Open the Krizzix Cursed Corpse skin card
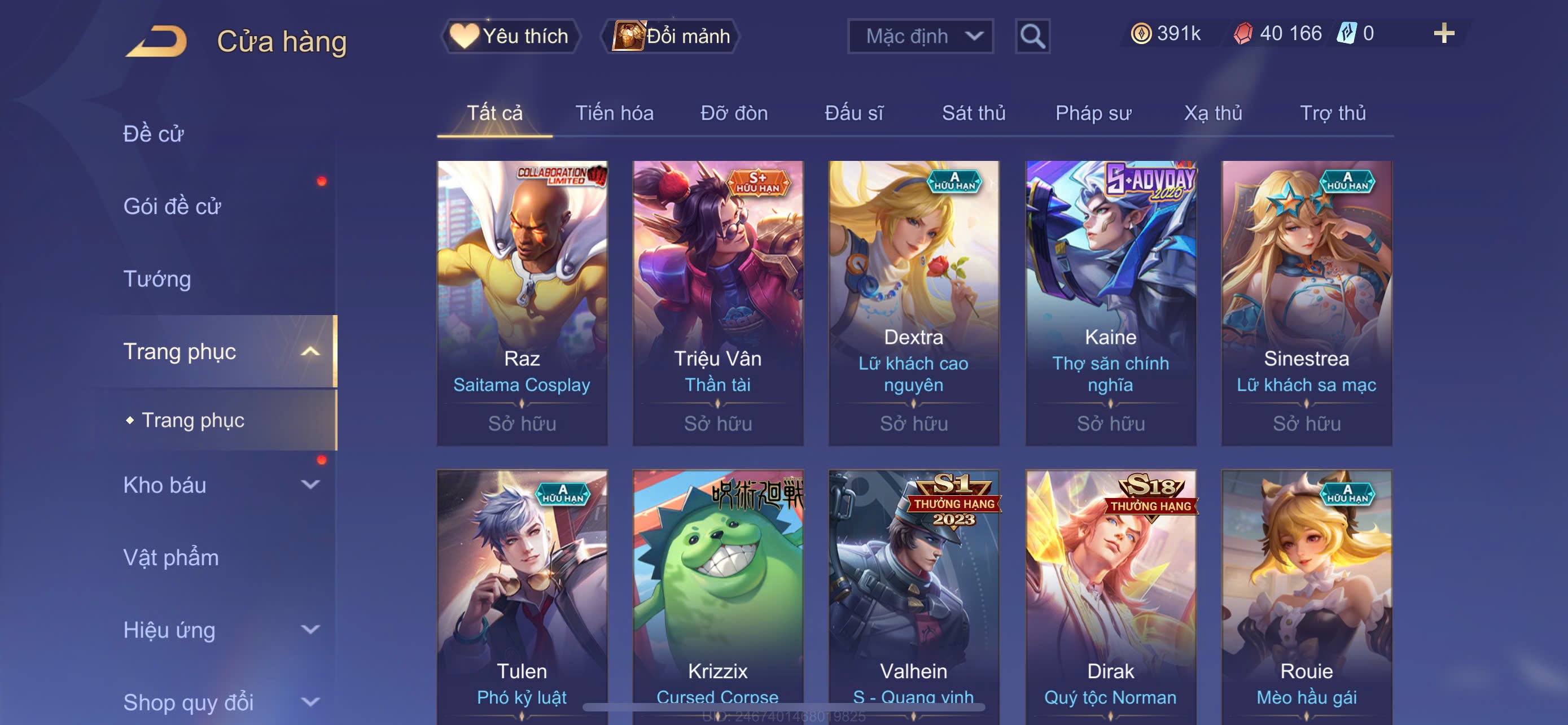Screen dimensions: 1568x725 tap(717, 597)
